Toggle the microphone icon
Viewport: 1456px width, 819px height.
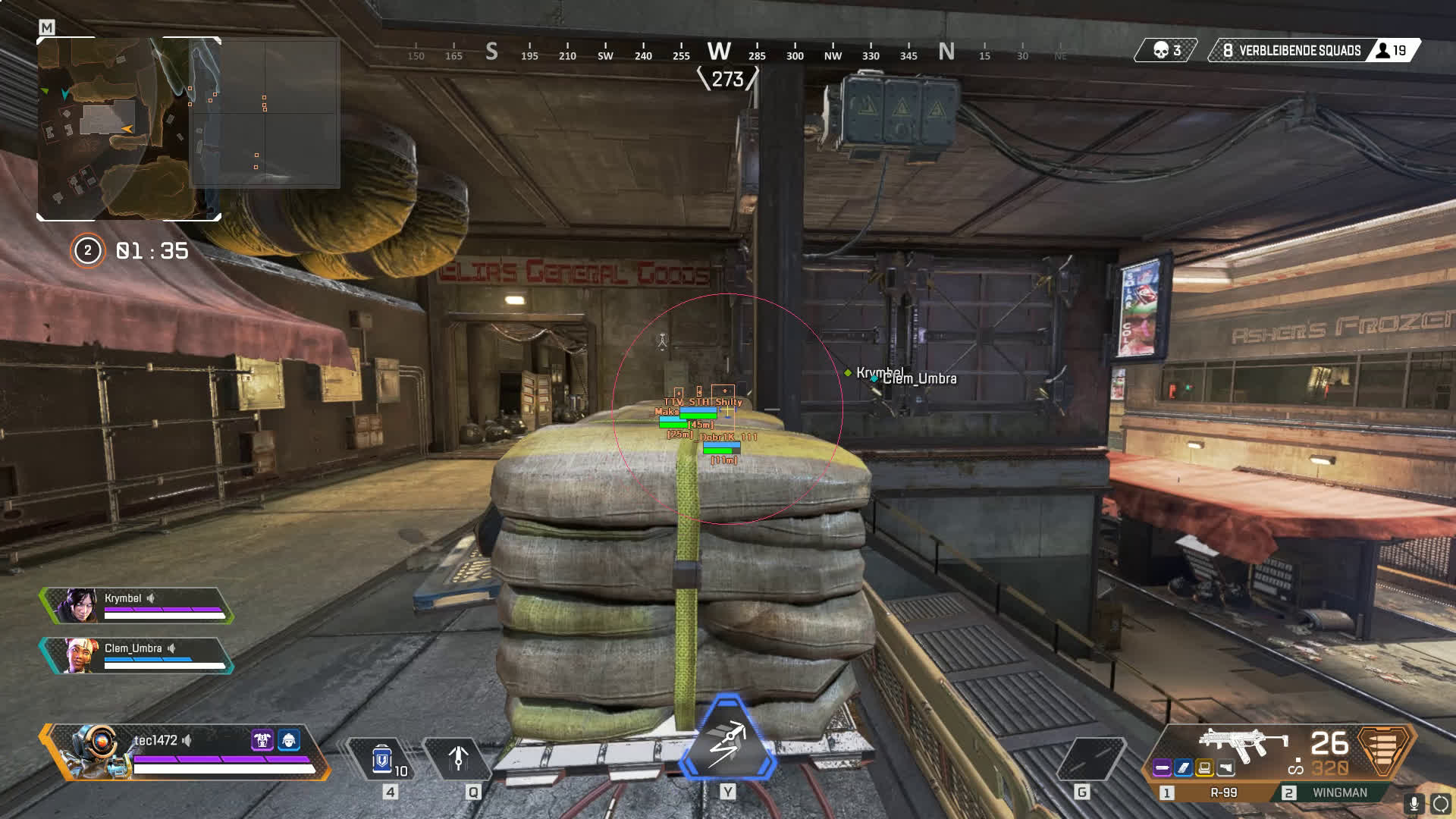(1414, 804)
